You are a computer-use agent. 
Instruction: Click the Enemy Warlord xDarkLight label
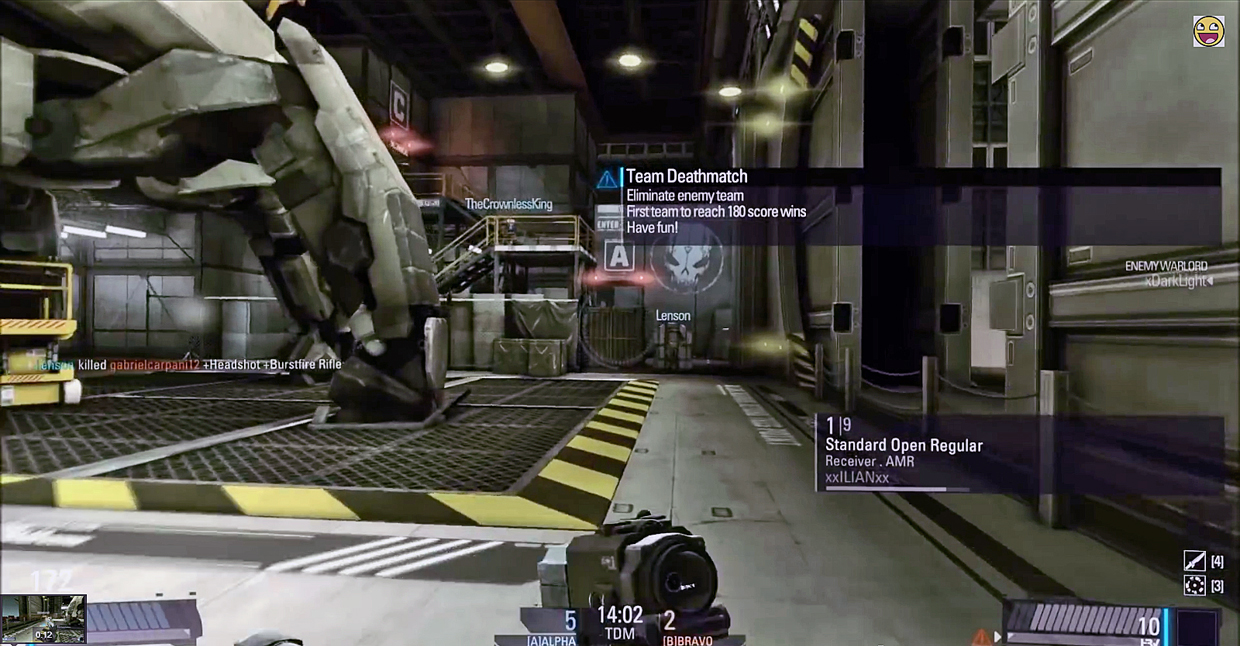tap(1166, 274)
